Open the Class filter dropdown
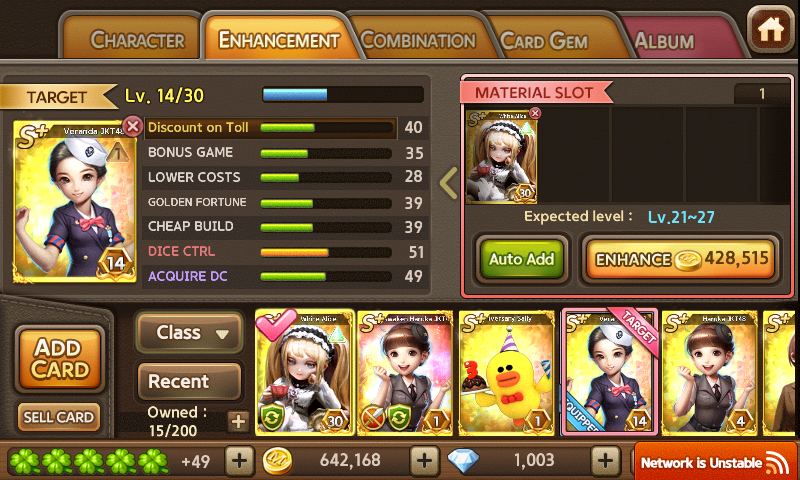The image size is (800, 480). (x=190, y=333)
